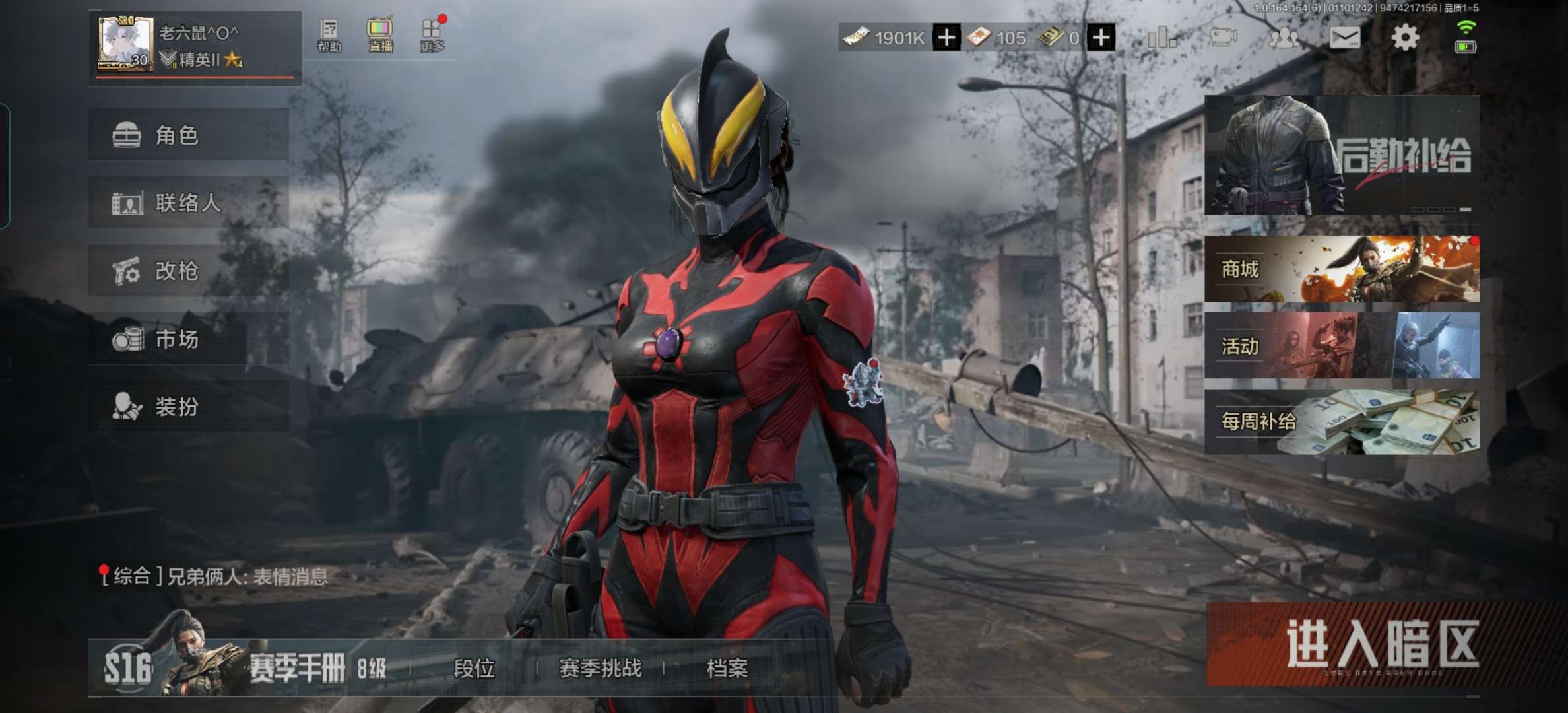Open 赛季挑战 season challenges
Viewport: 1568px width, 713px height.
600,669
